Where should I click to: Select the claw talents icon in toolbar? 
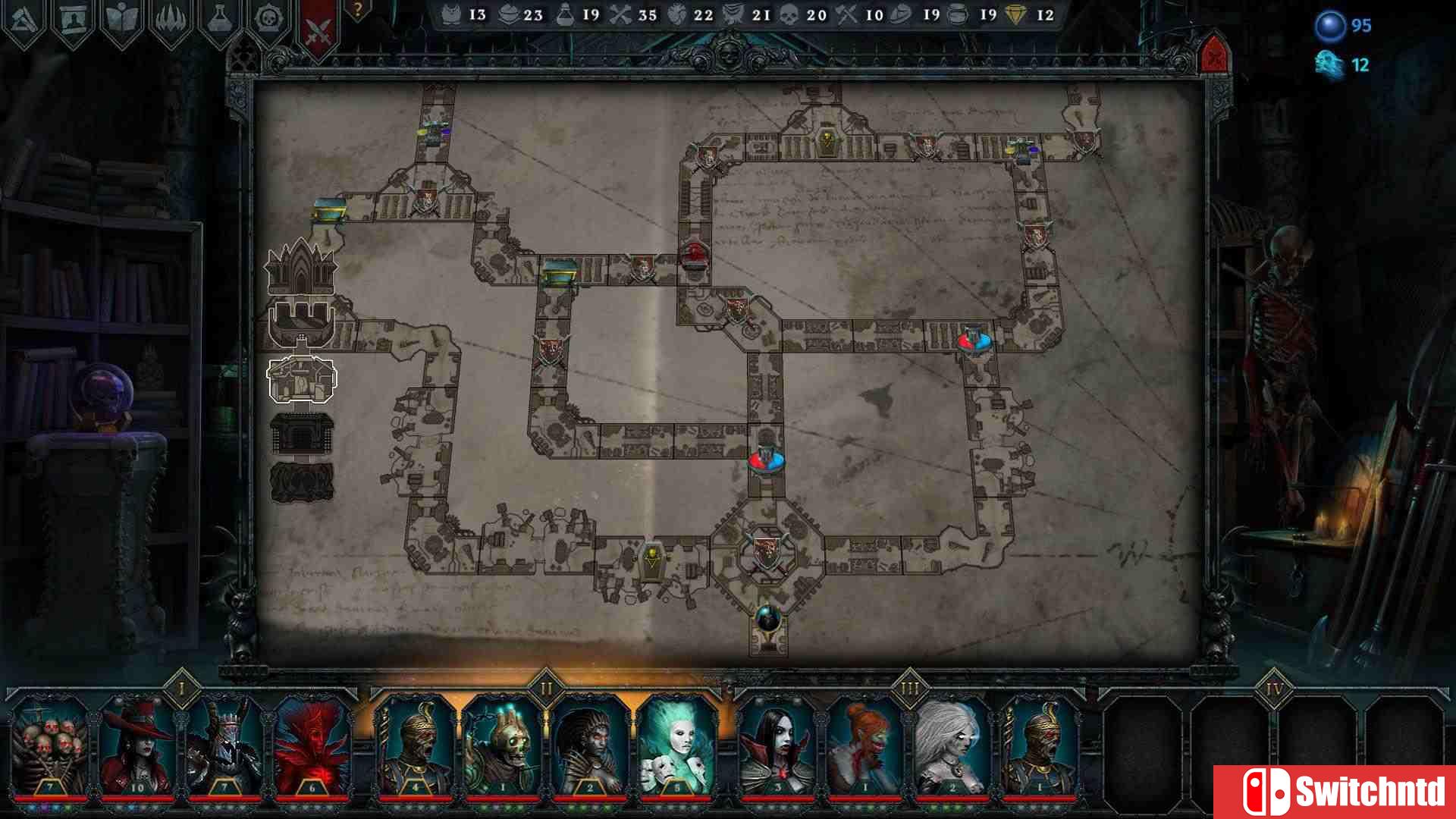click(x=171, y=17)
